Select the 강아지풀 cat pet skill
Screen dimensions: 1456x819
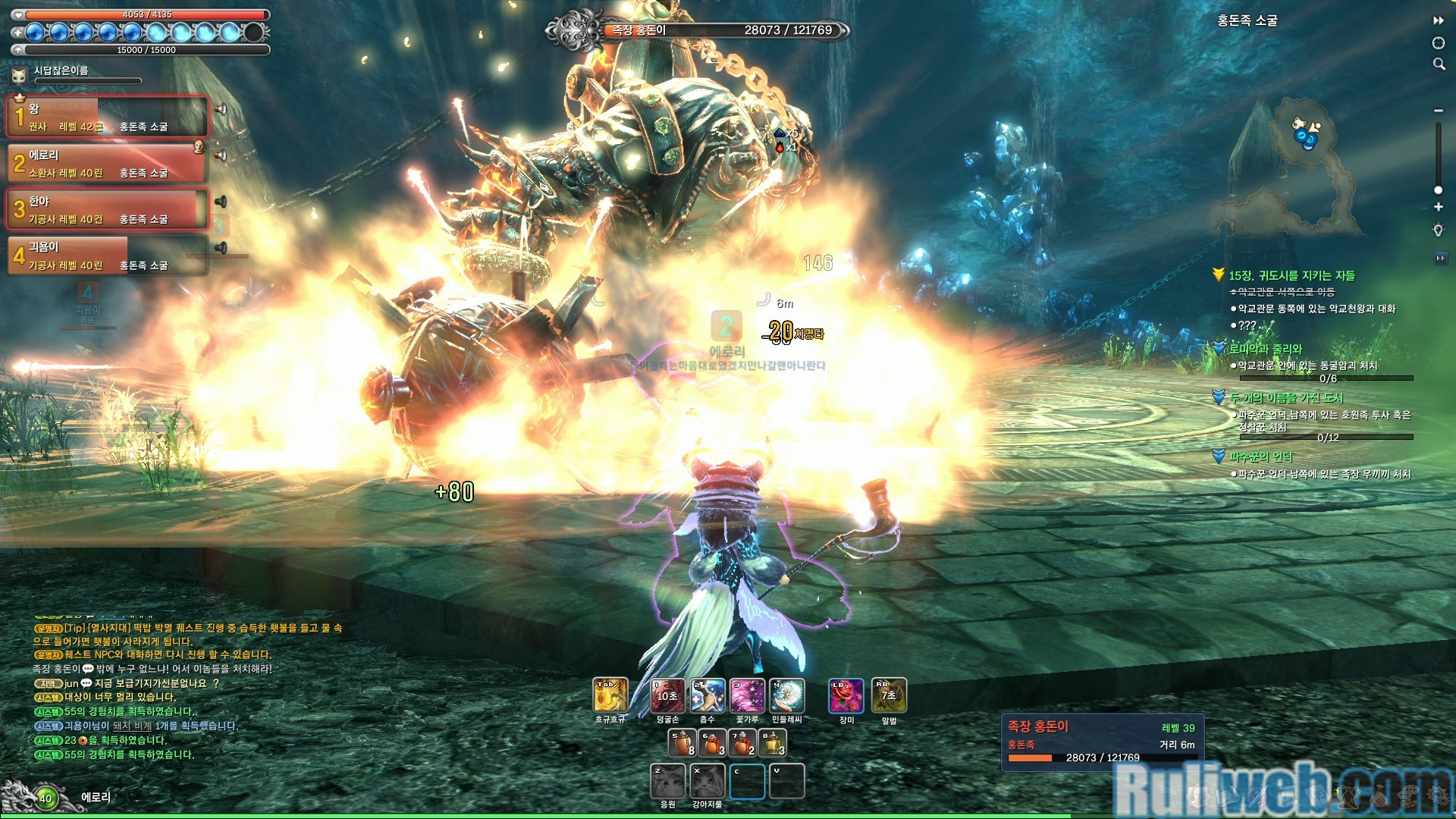(708, 781)
